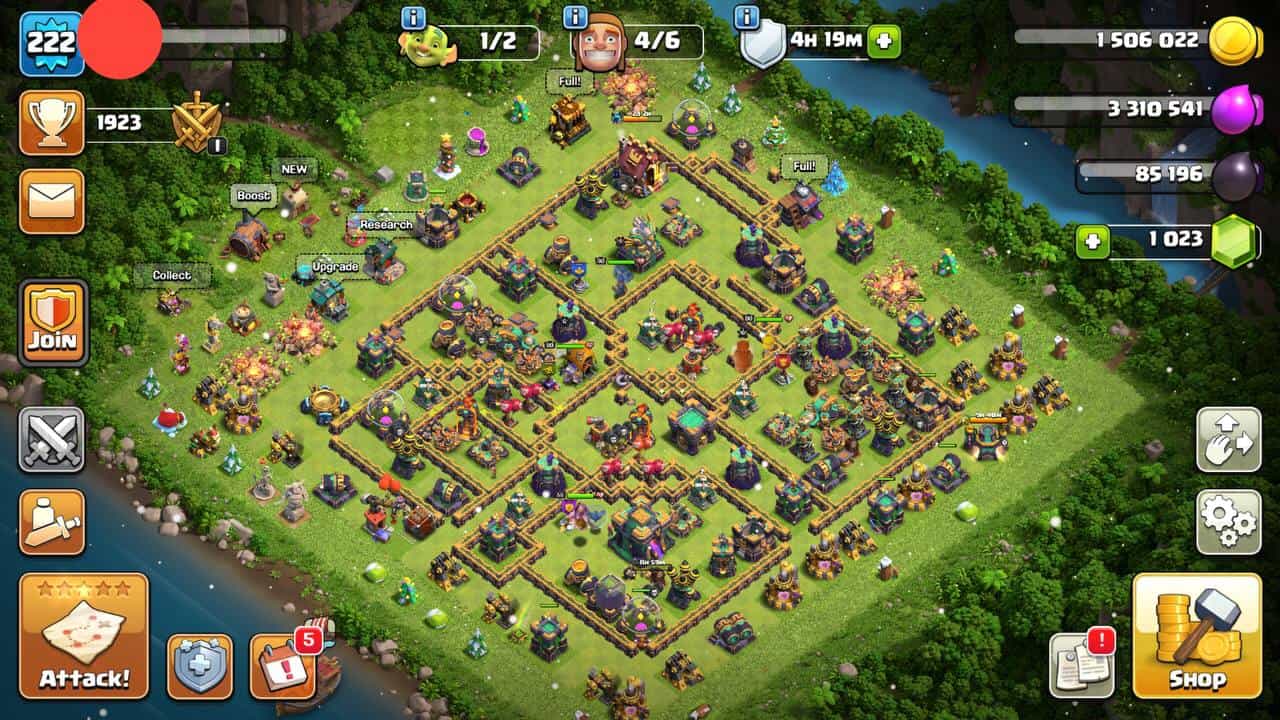
Task: Open the trophy league button
Action: [x=52, y=123]
